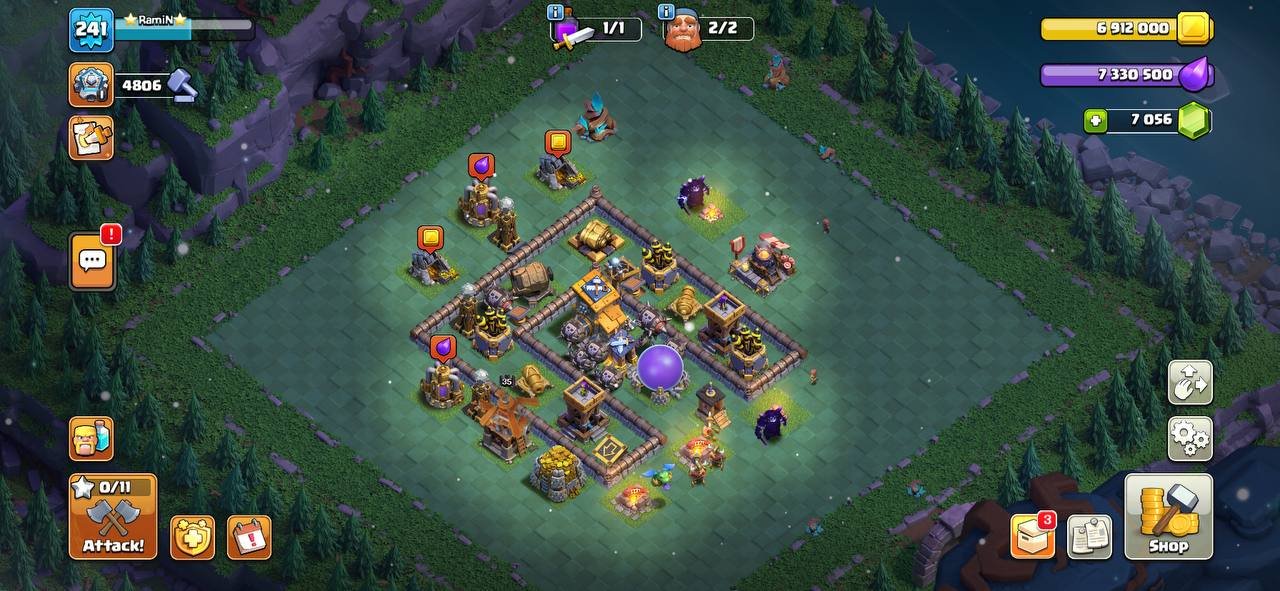
Task: Open the Shop
Action: 1168,516
